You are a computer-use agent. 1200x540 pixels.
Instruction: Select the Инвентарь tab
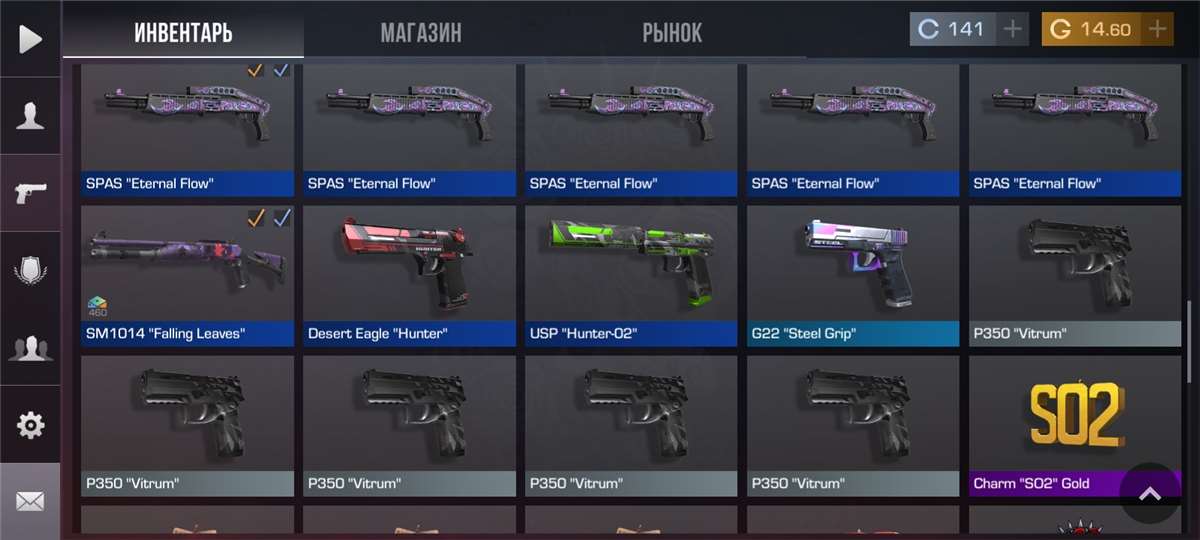tap(183, 32)
